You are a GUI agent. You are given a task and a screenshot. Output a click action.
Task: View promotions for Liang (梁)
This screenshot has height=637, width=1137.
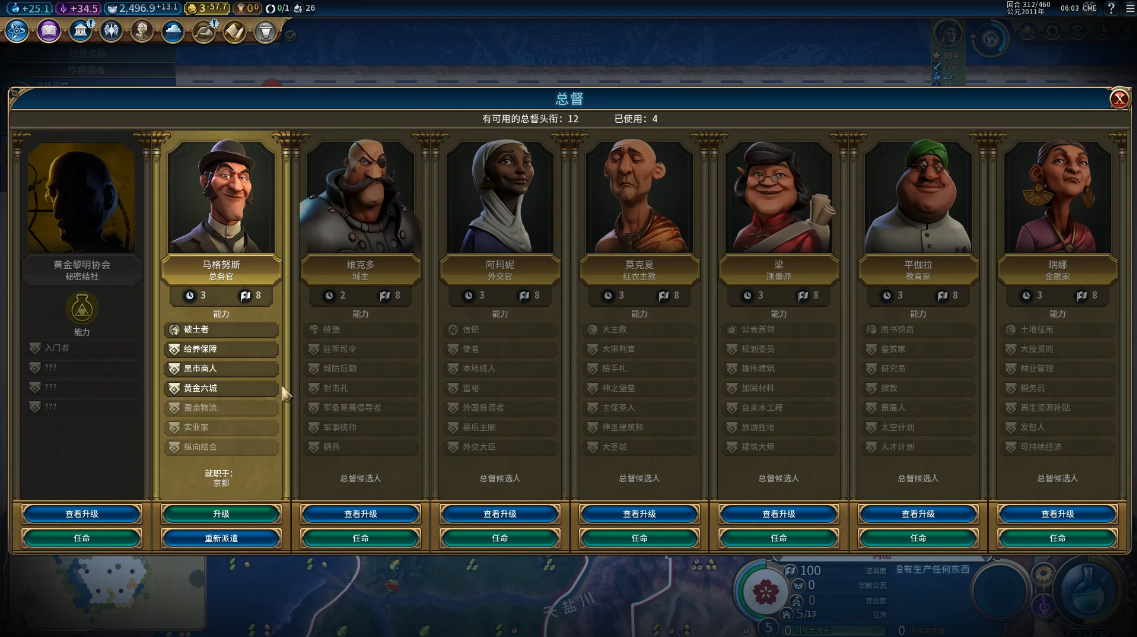[779, 514]
